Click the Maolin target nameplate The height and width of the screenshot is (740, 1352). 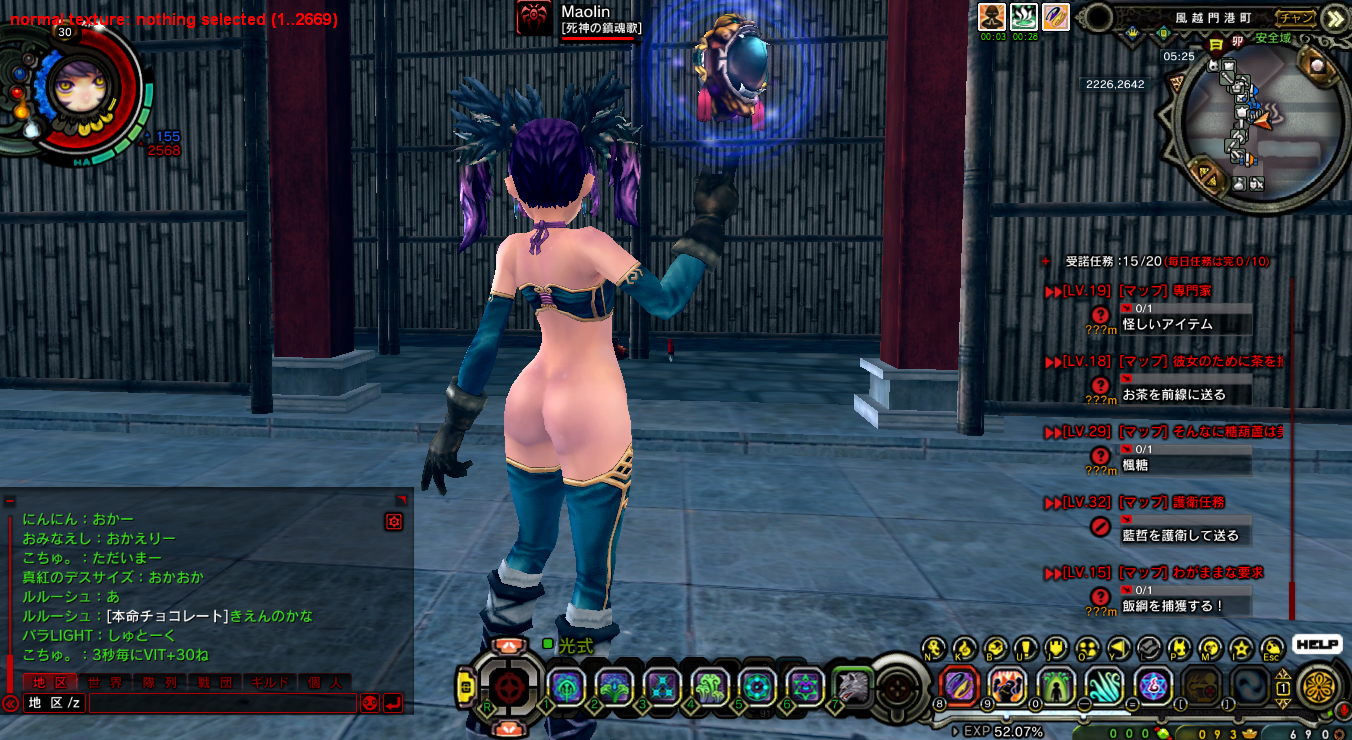point(585,19)
